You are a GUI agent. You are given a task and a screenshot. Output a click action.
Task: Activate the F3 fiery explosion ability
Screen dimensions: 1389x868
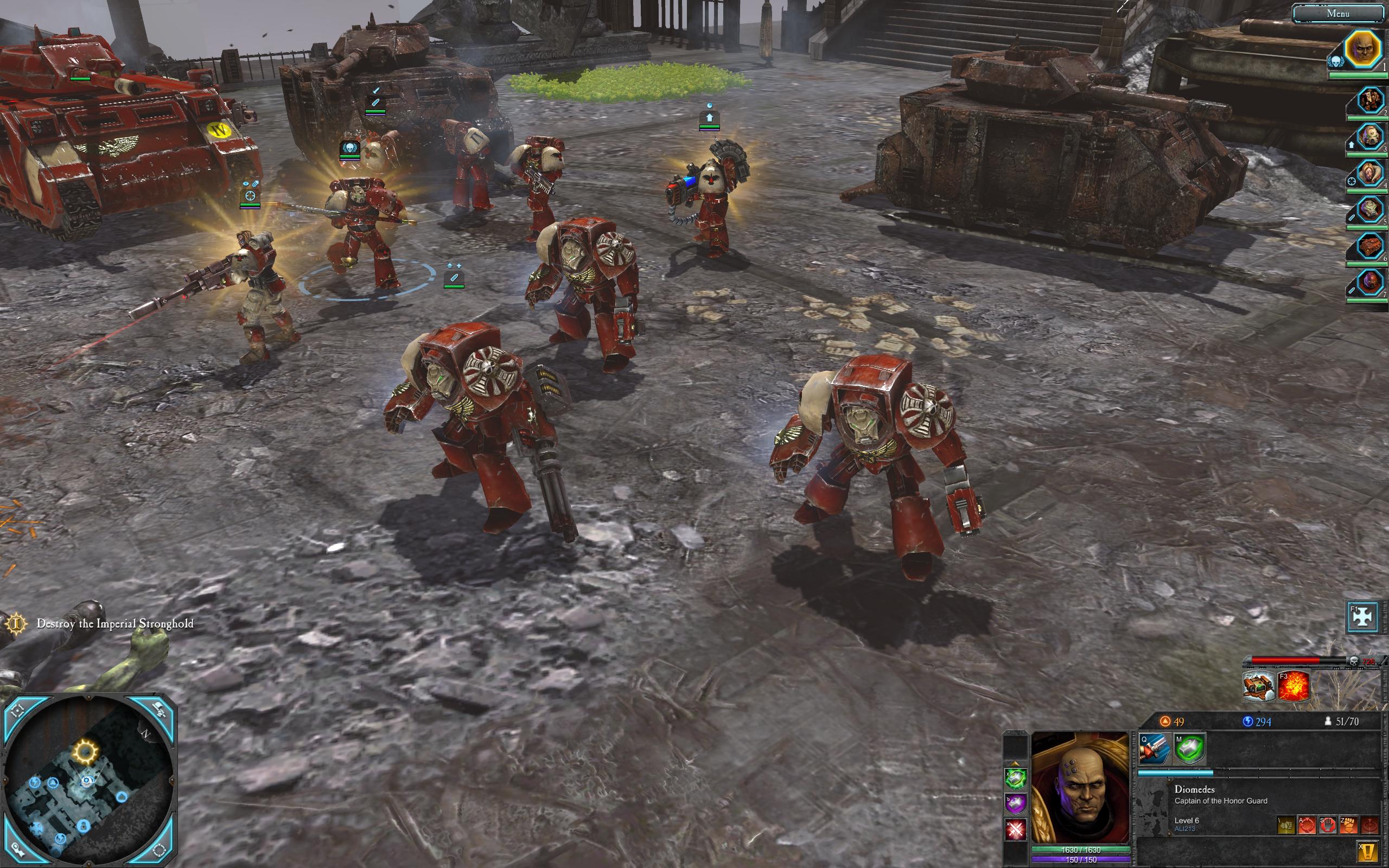click(x=1293, y=686)
